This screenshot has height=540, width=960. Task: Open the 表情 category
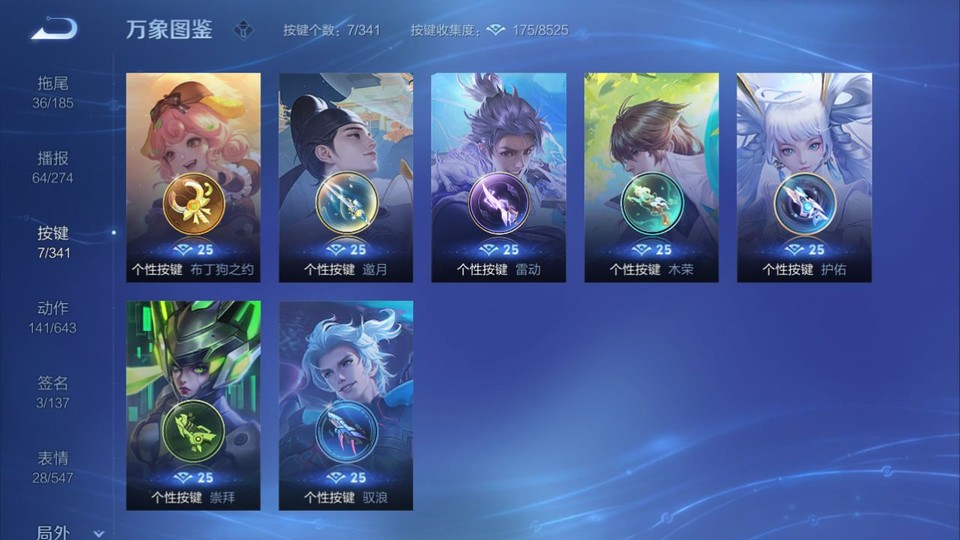tap(54, 467)
